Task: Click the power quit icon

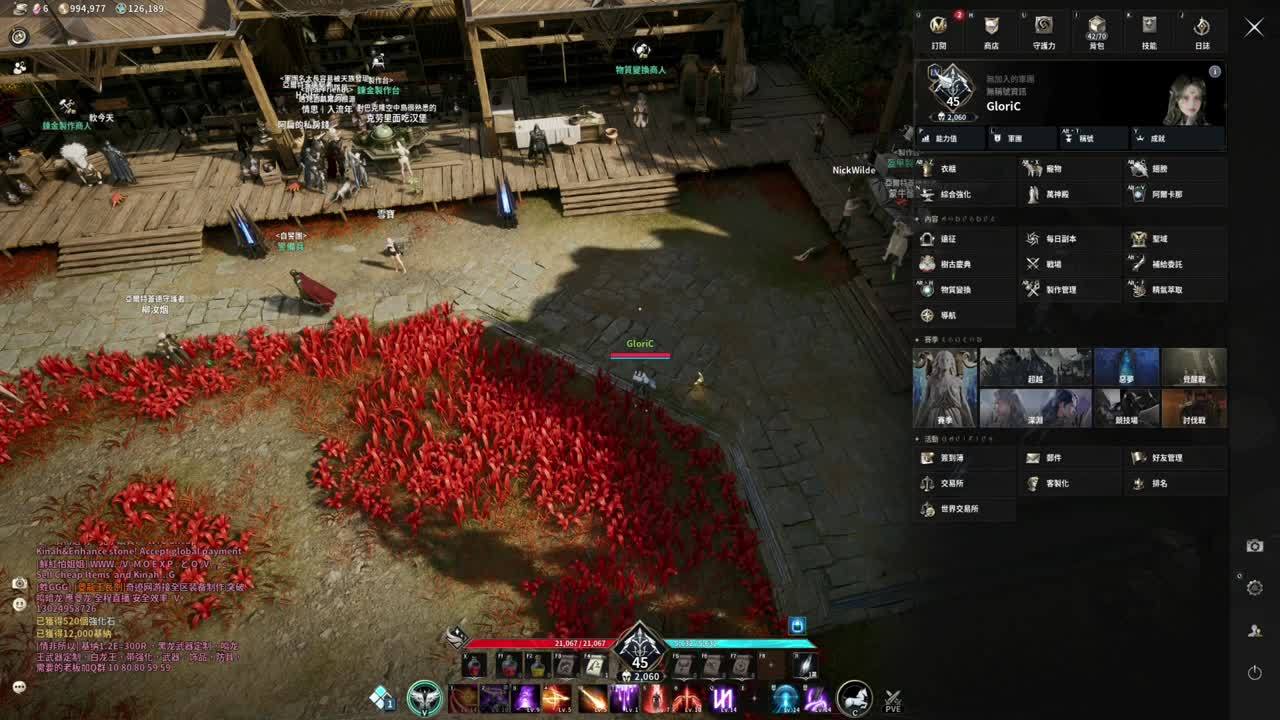Action: tap(1254, 673)
